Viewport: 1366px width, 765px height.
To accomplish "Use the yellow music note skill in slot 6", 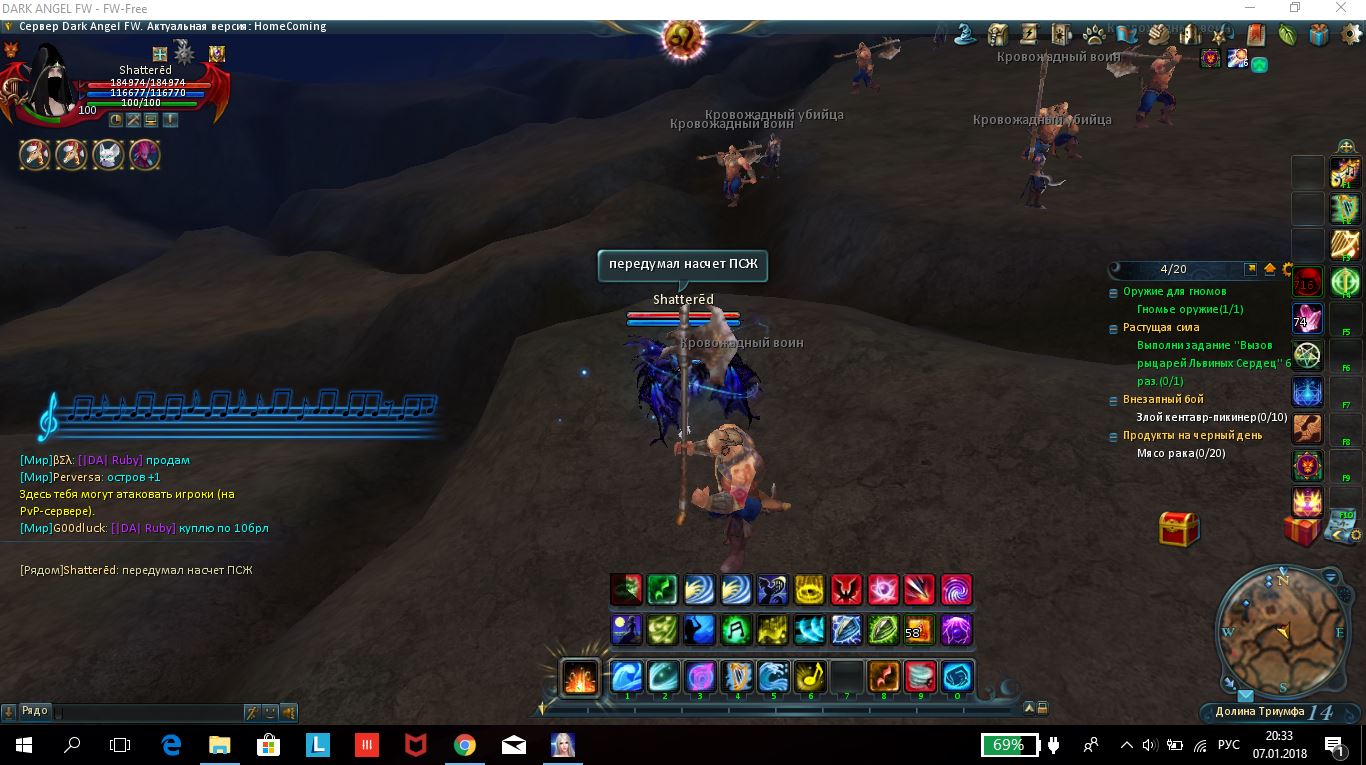I will tap(810, 677).
